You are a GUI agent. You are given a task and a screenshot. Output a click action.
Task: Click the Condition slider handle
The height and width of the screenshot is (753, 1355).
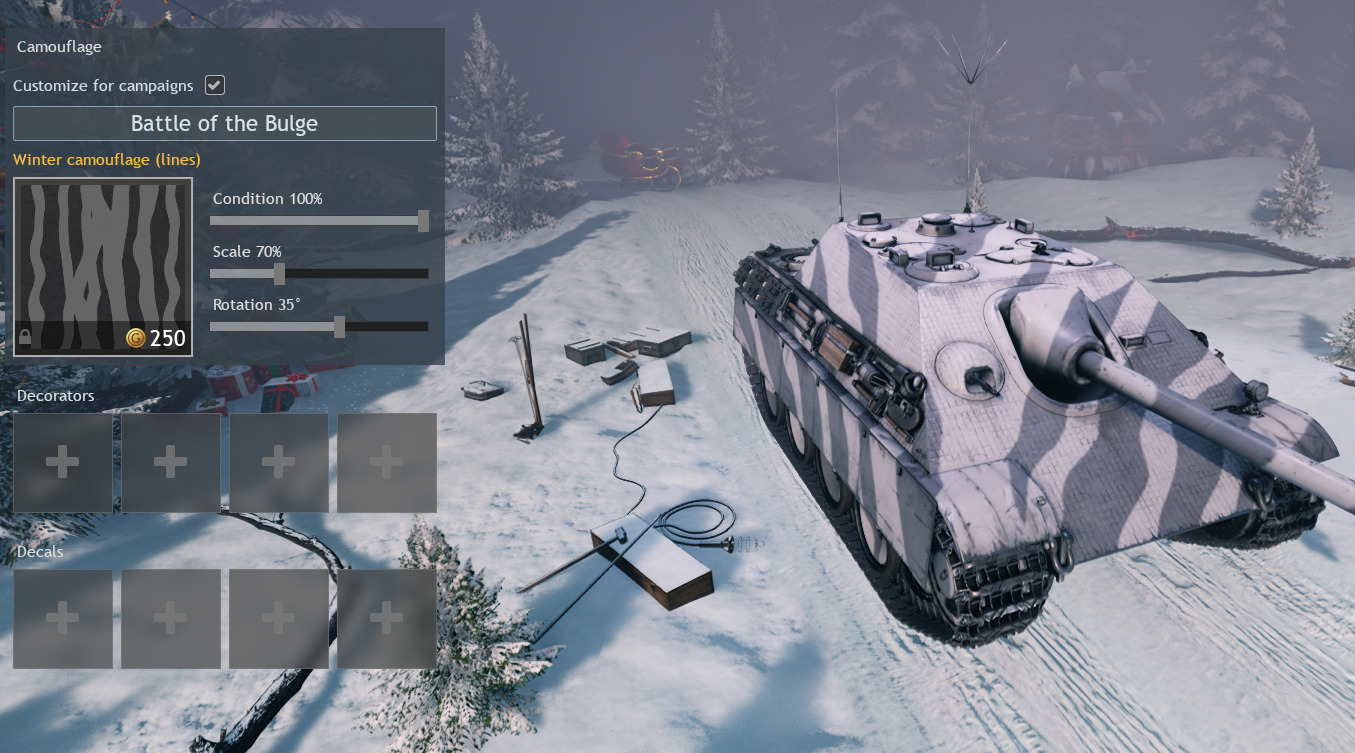(x=423, y=221)
